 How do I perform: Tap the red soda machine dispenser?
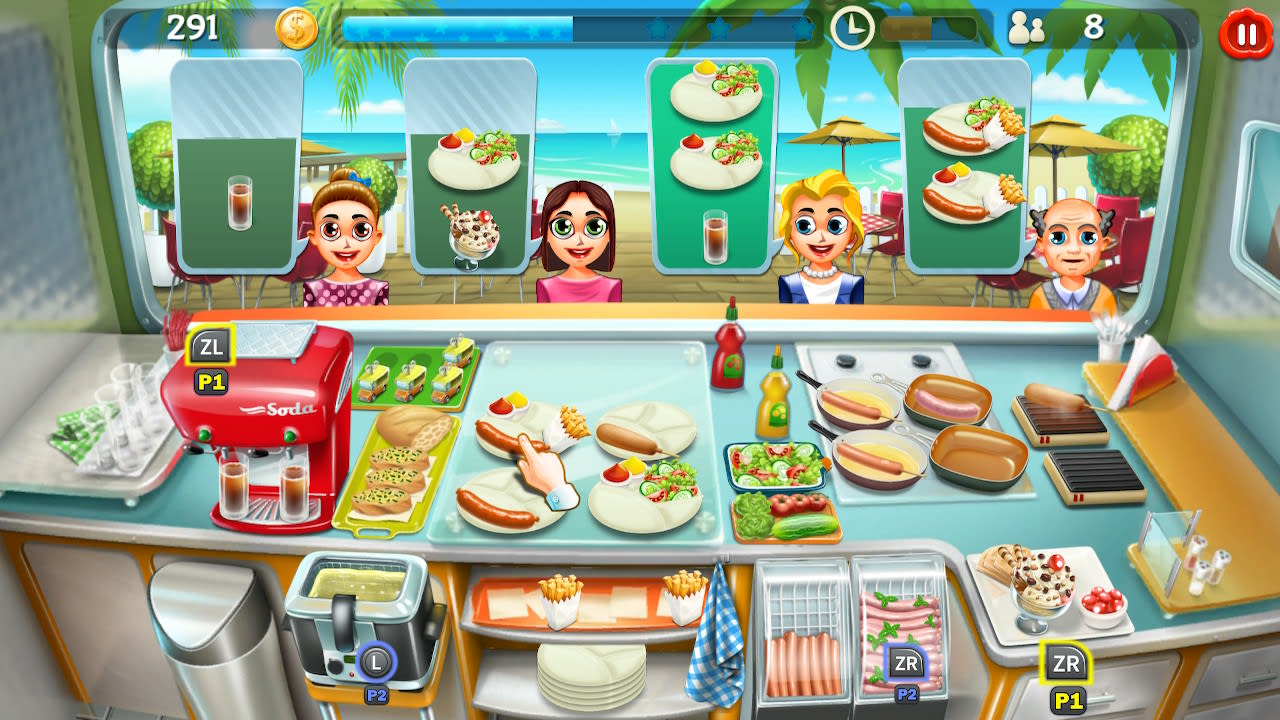(x=265, y=430)
